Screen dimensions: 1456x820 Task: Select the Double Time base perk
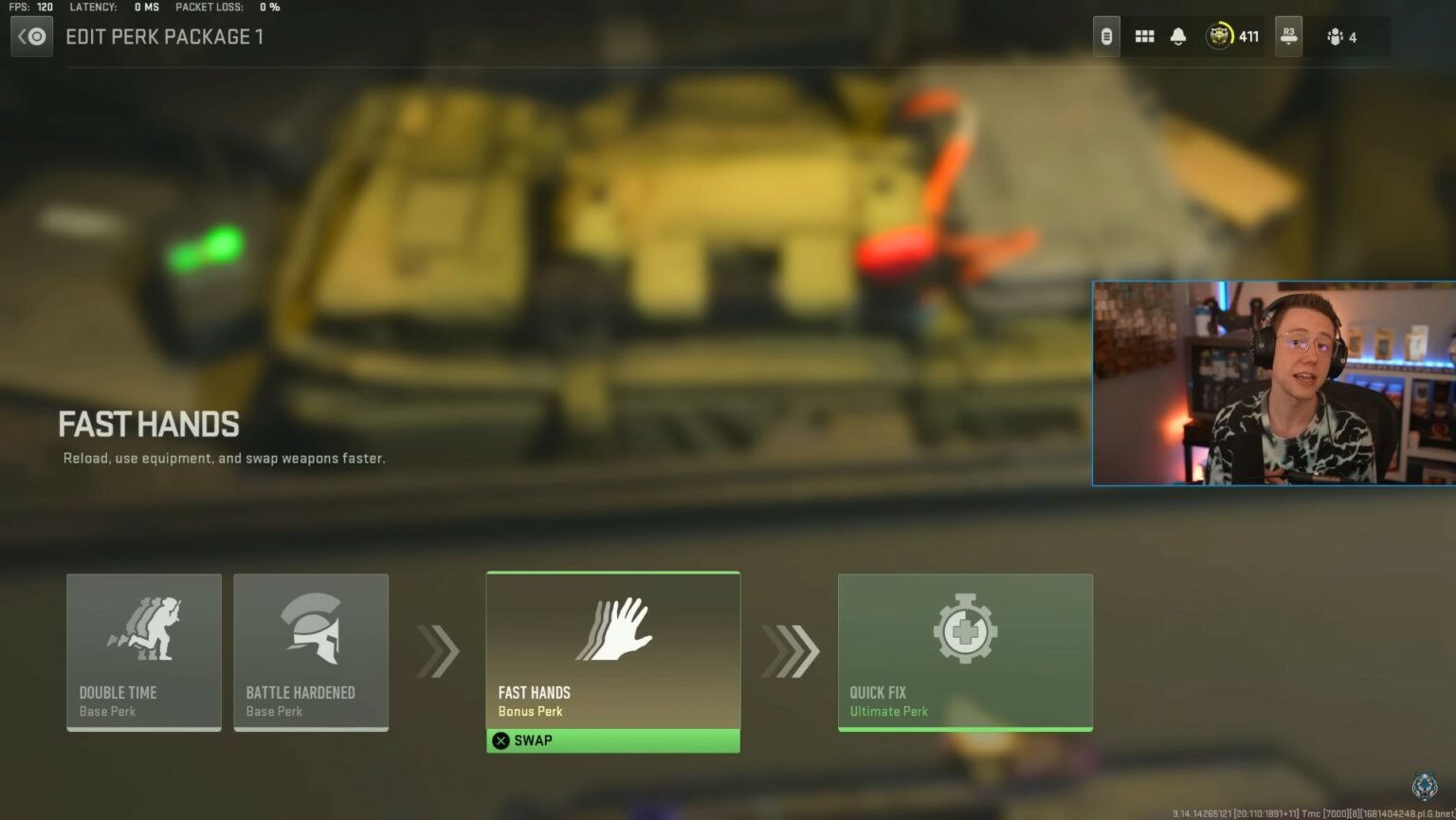point(144,651)
